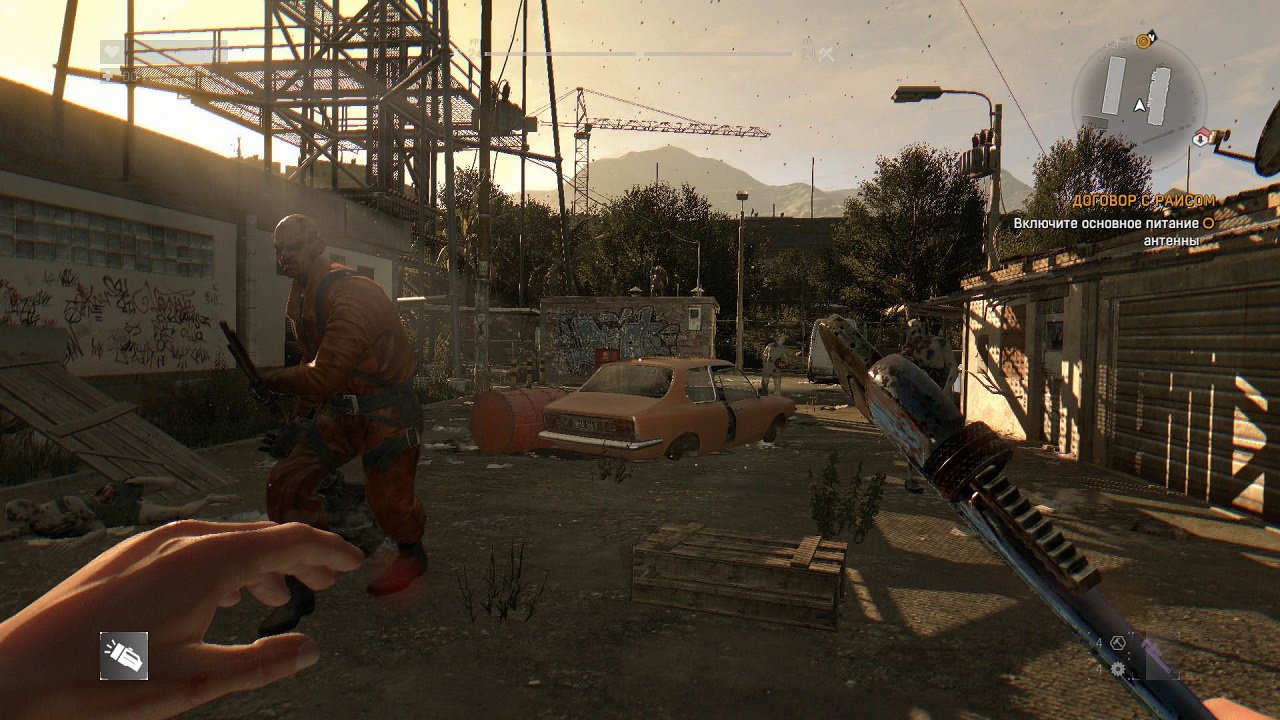Select the medkit plus icon below health bar
Viewport: 1280px width, 720px height.
(106, 74)
